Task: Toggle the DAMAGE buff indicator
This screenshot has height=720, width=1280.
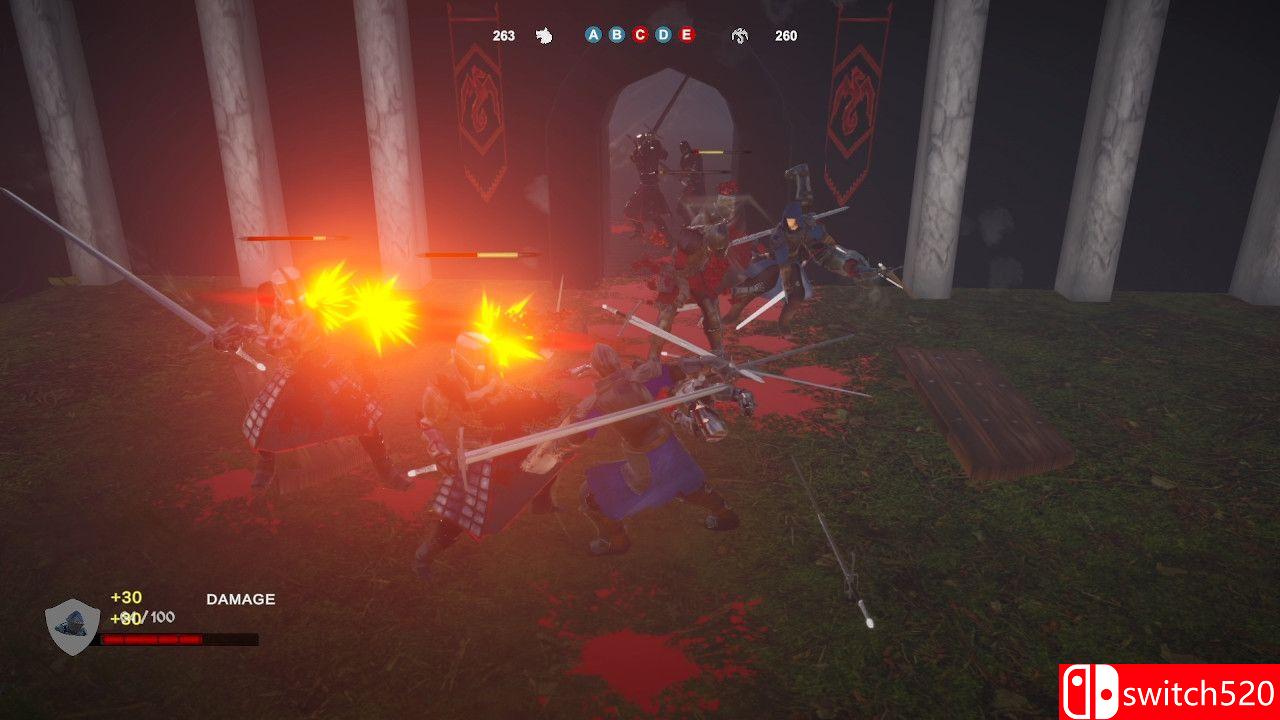Action: coord(239,600)
